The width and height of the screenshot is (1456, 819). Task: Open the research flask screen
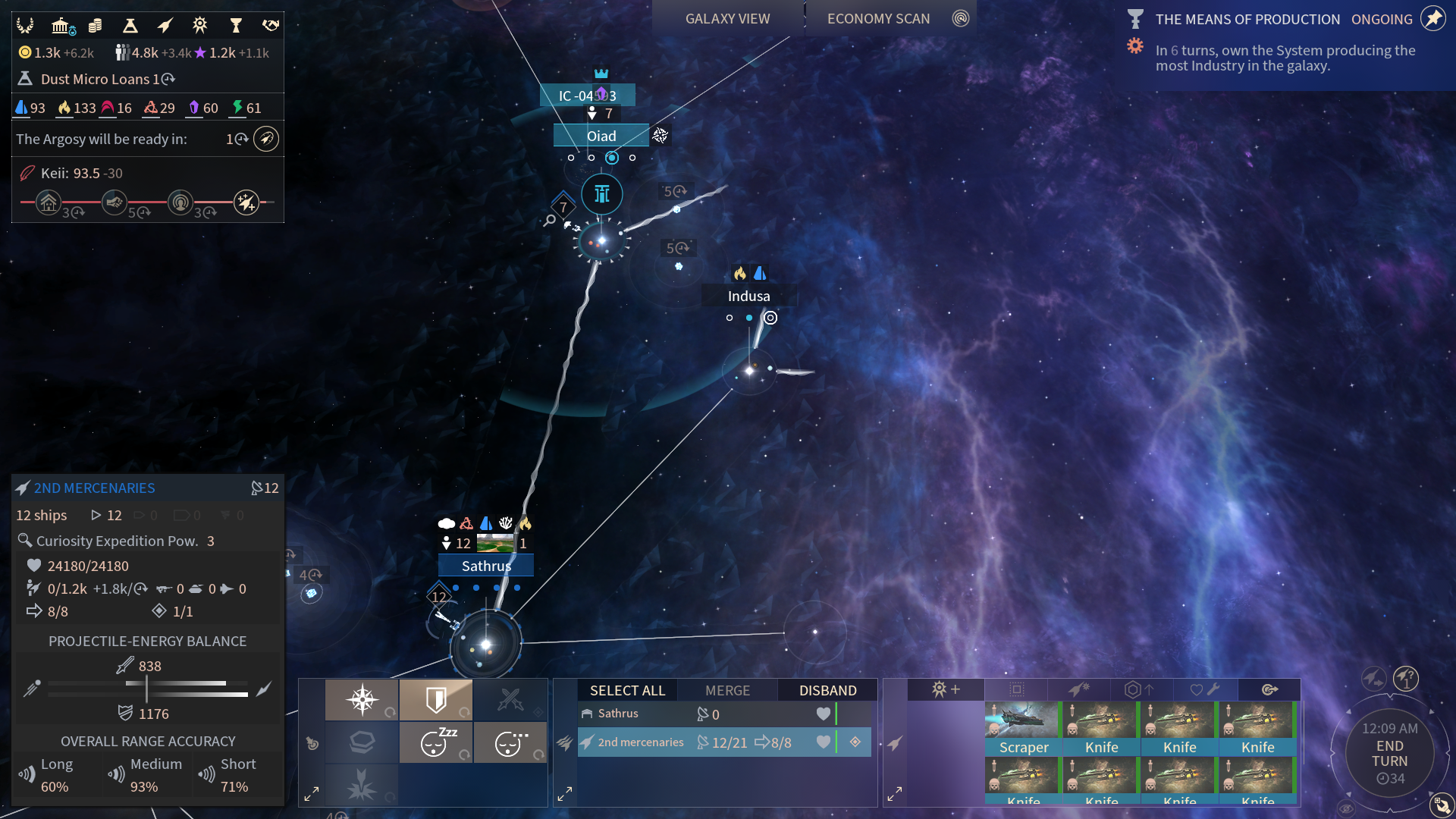[130, 26]
